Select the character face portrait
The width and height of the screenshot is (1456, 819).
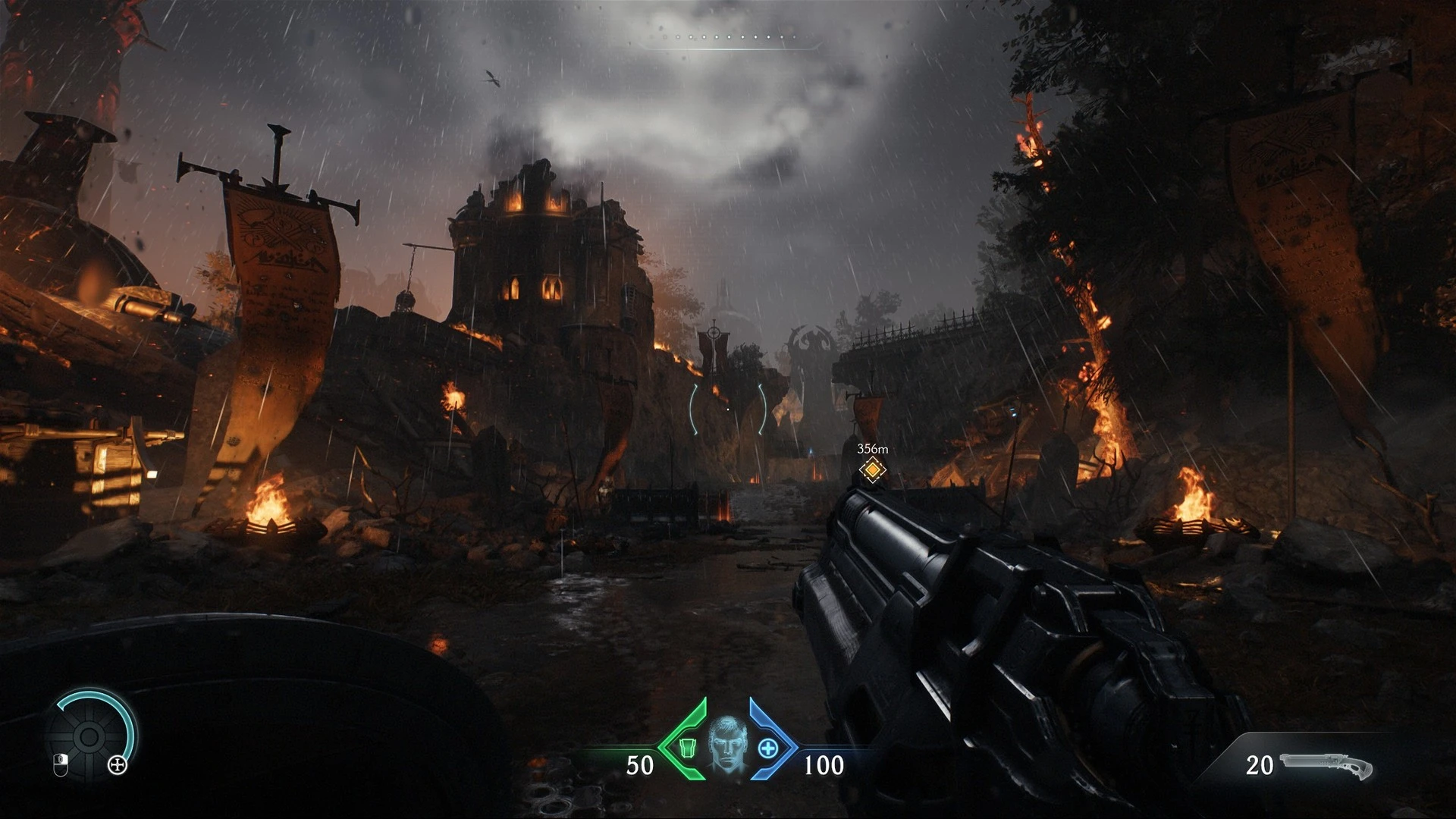727,743
